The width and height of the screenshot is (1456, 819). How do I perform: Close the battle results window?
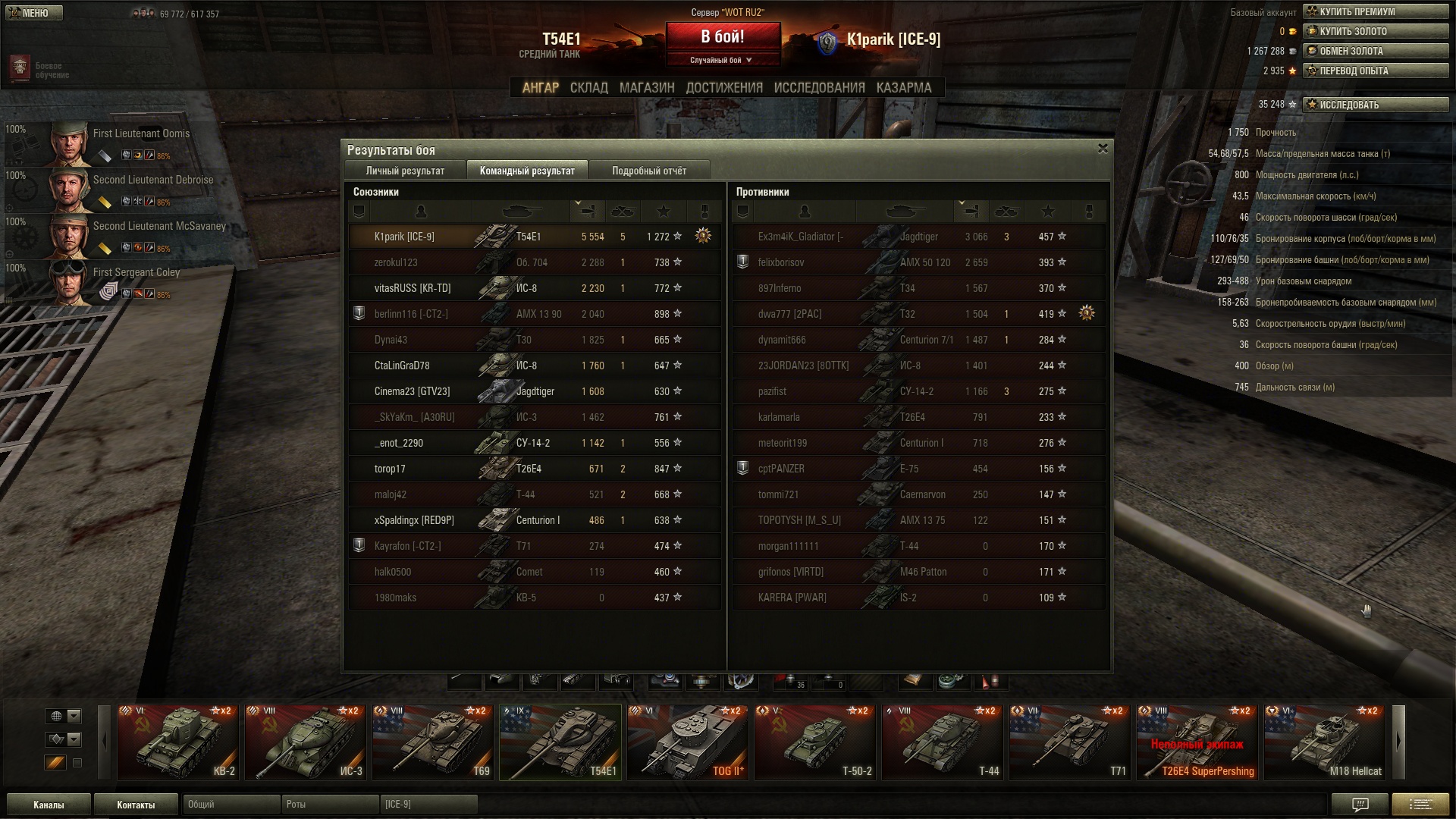click(1103, 149)
